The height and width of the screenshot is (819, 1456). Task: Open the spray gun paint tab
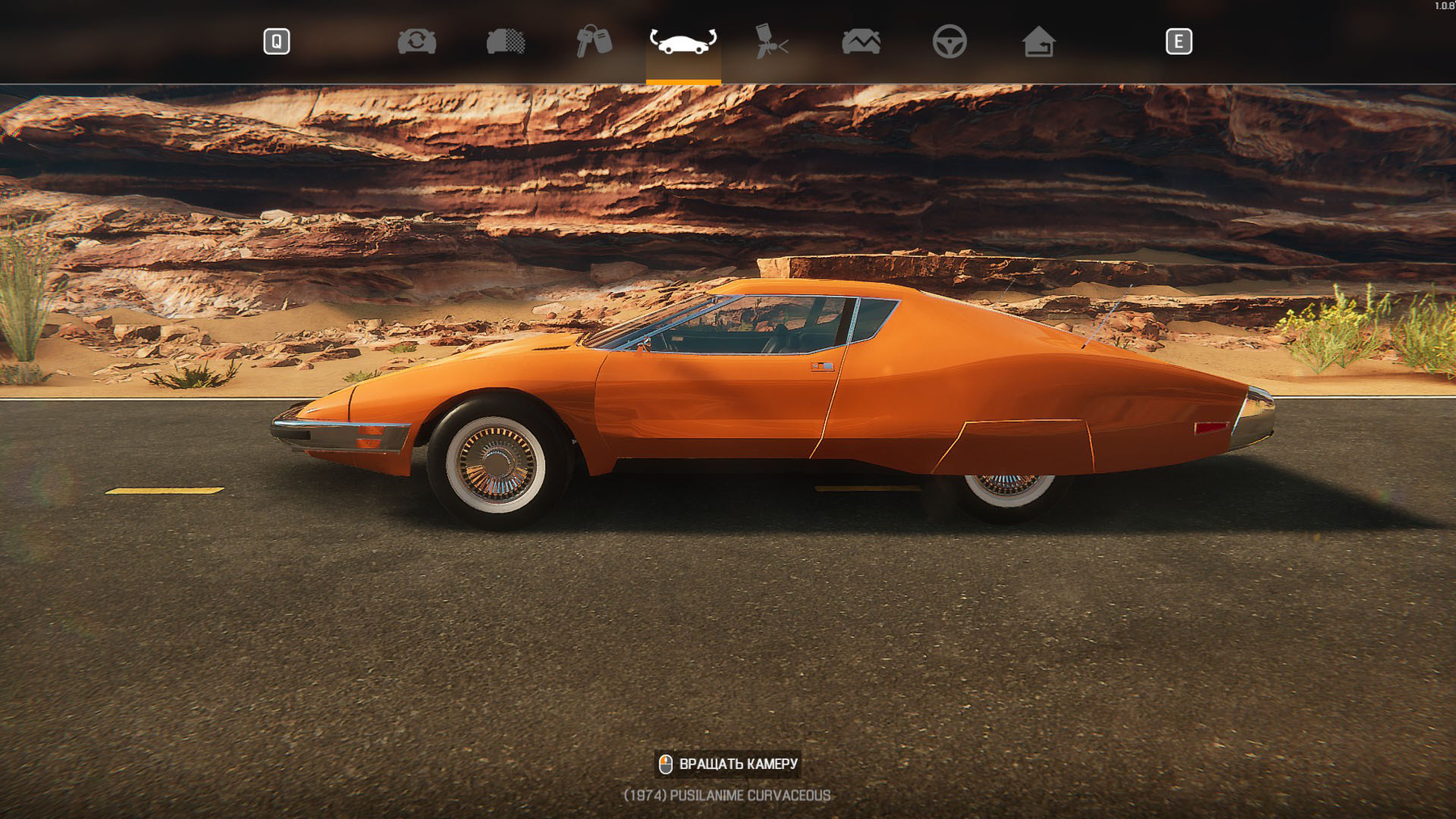[x=772, y=41]
